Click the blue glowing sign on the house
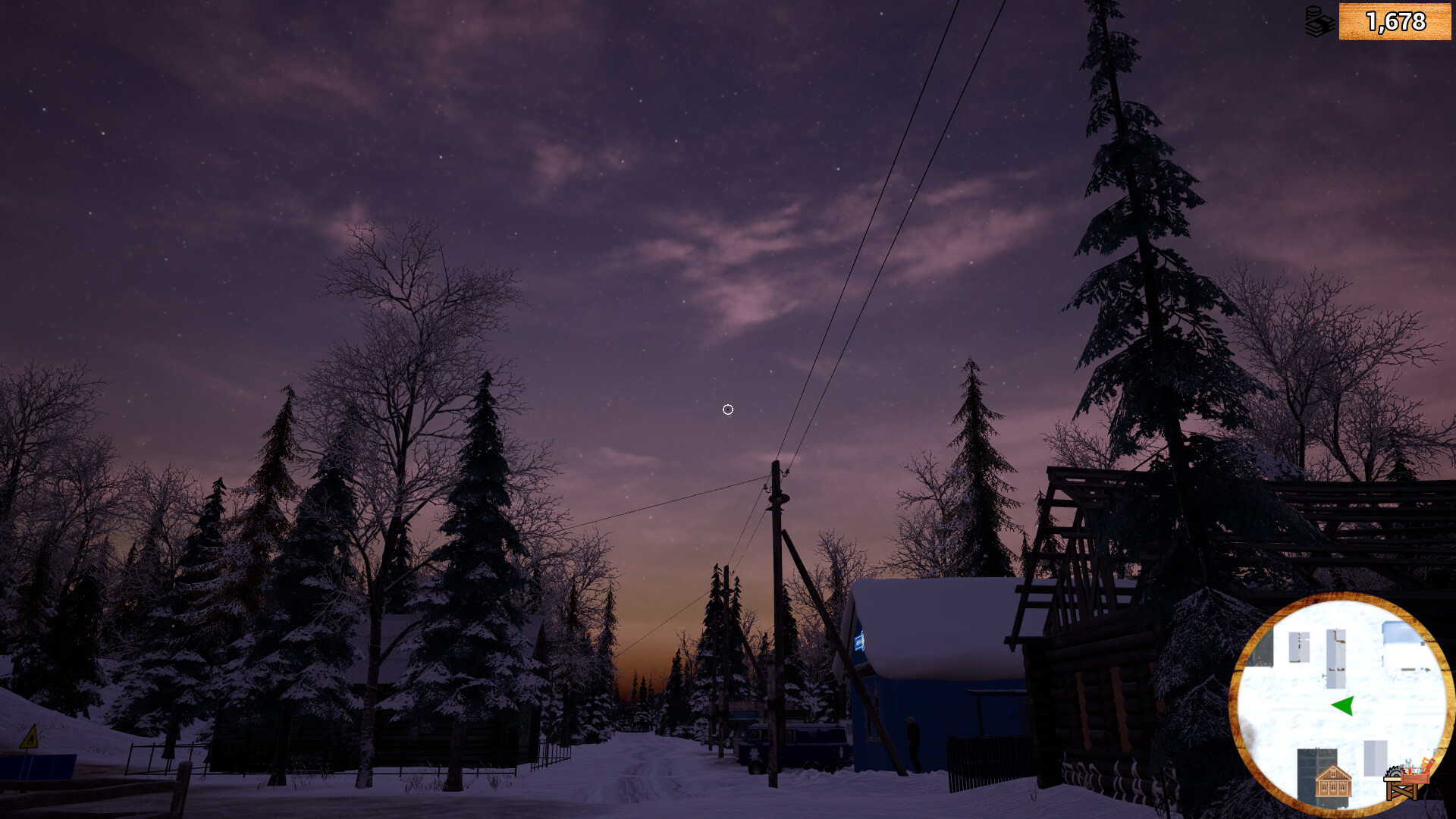1456x819 pixels. (859, 641)
